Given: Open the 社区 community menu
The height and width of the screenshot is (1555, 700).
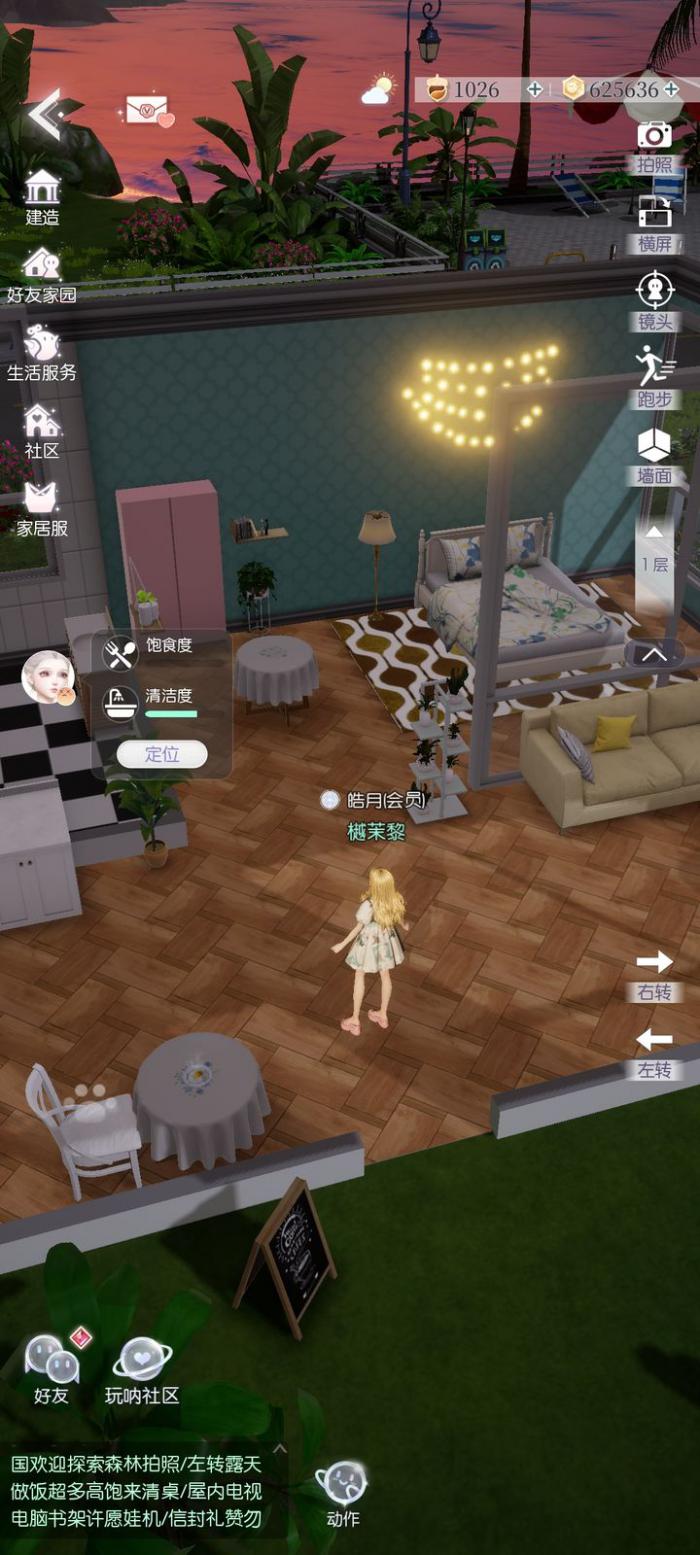Looking at the screenshot, I should click(42, 431).
